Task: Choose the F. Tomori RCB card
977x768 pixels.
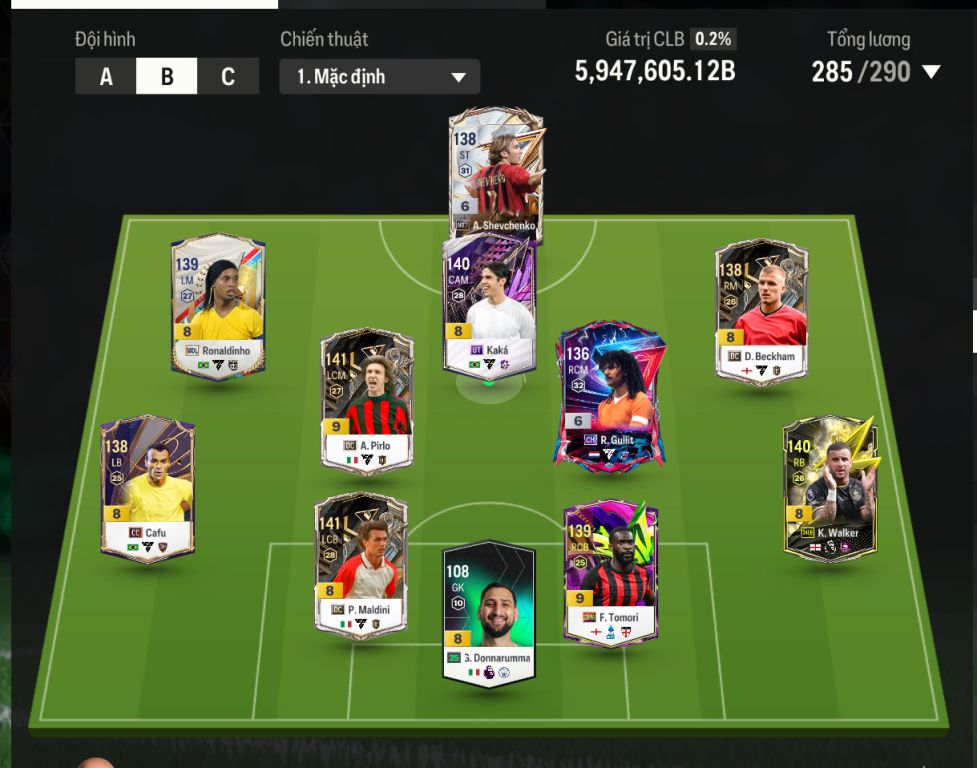Action: 610,572
